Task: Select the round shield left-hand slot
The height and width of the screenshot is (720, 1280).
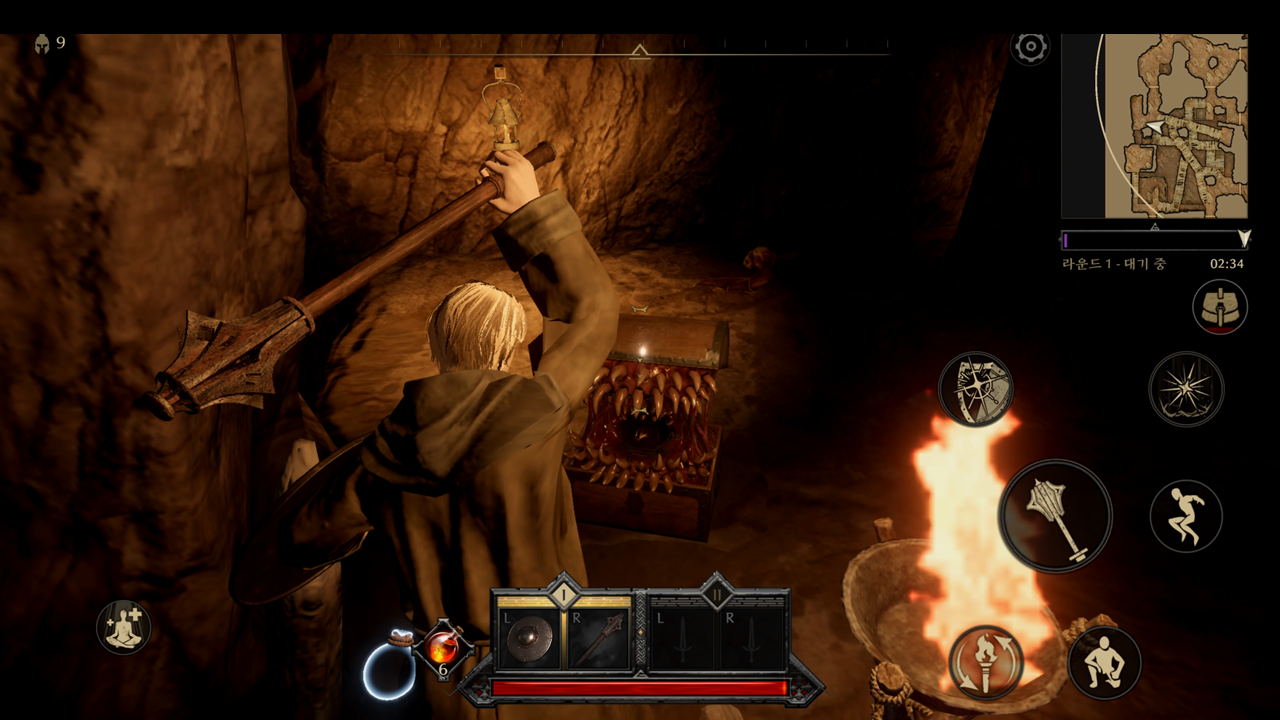Action: [530, 639]
